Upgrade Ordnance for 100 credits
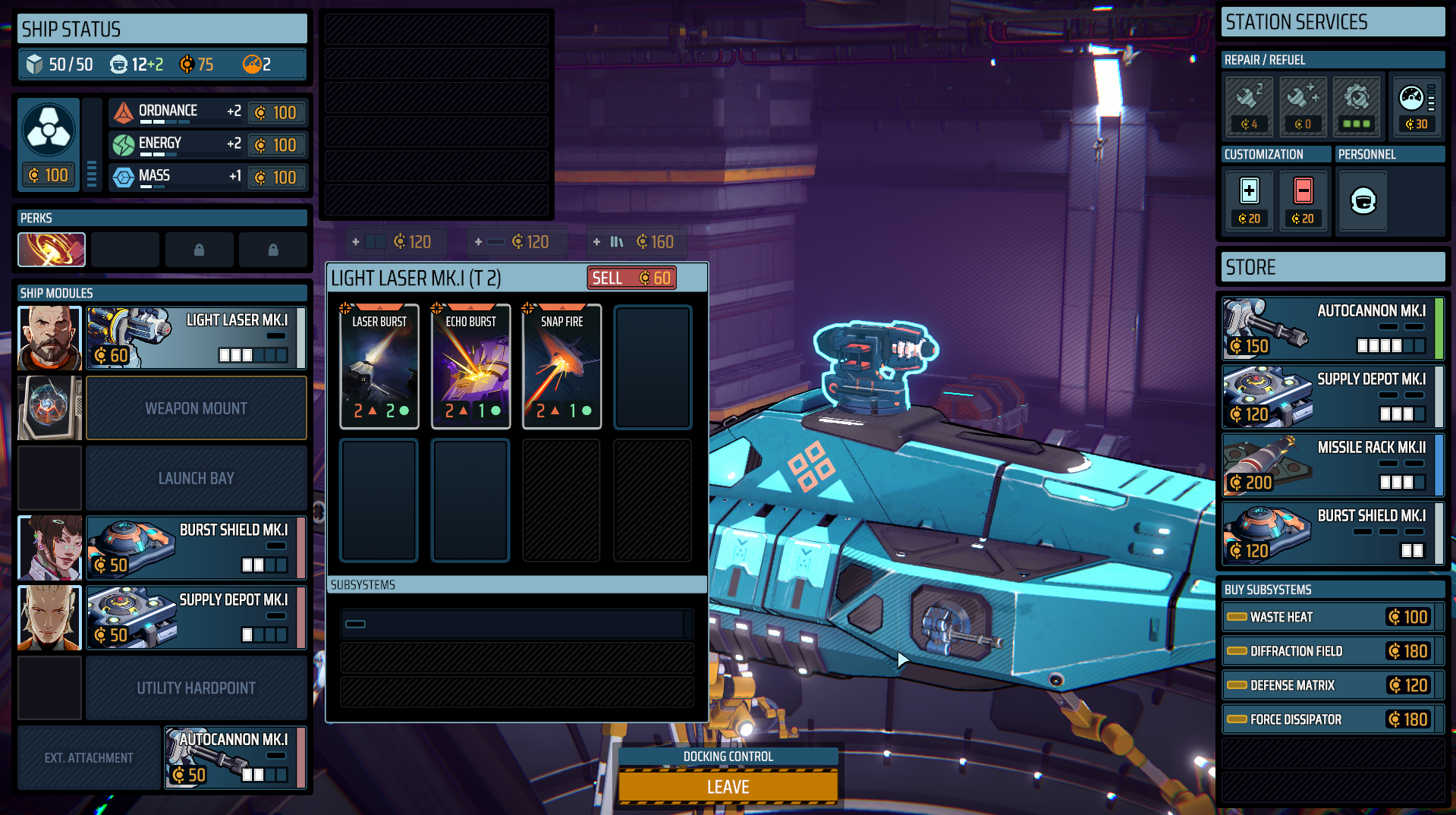This screenshot has width=1456, height=815. [x=277, y=112]
